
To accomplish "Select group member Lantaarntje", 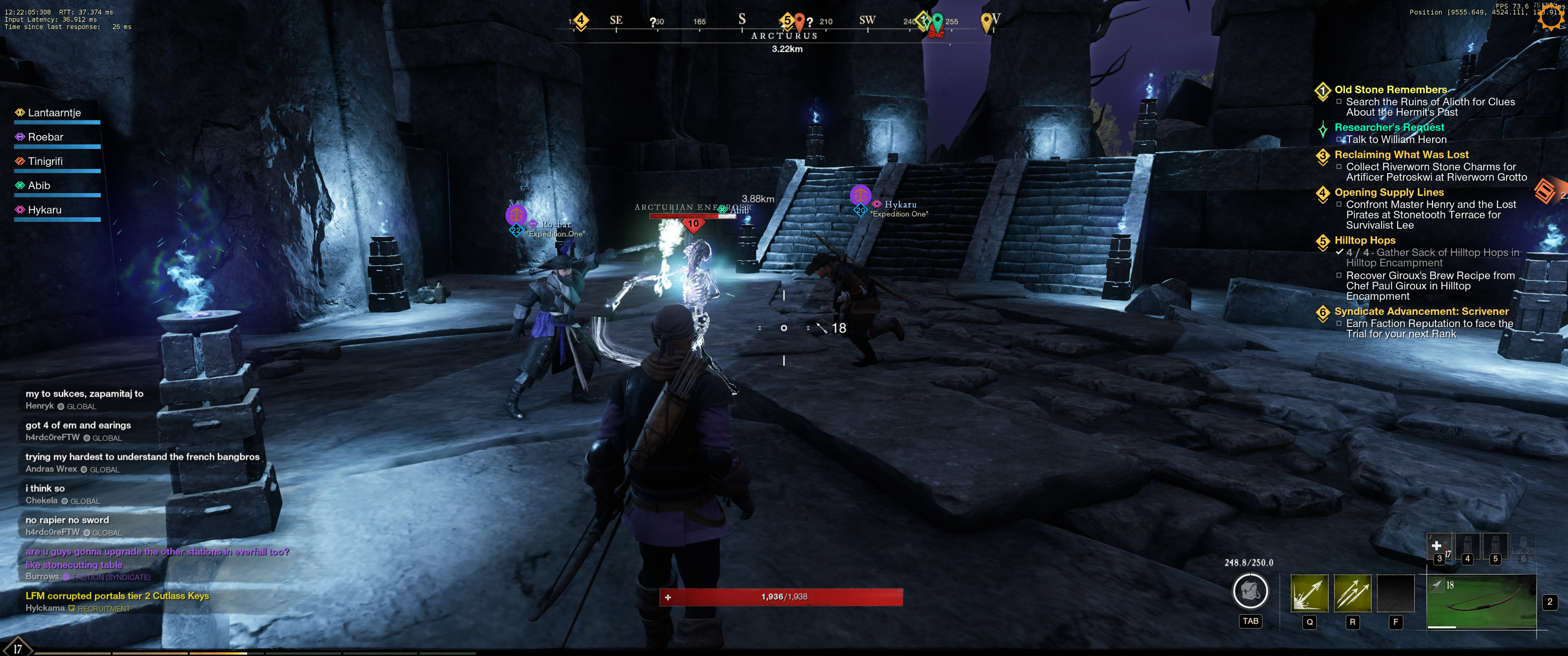I will (54, 113).
